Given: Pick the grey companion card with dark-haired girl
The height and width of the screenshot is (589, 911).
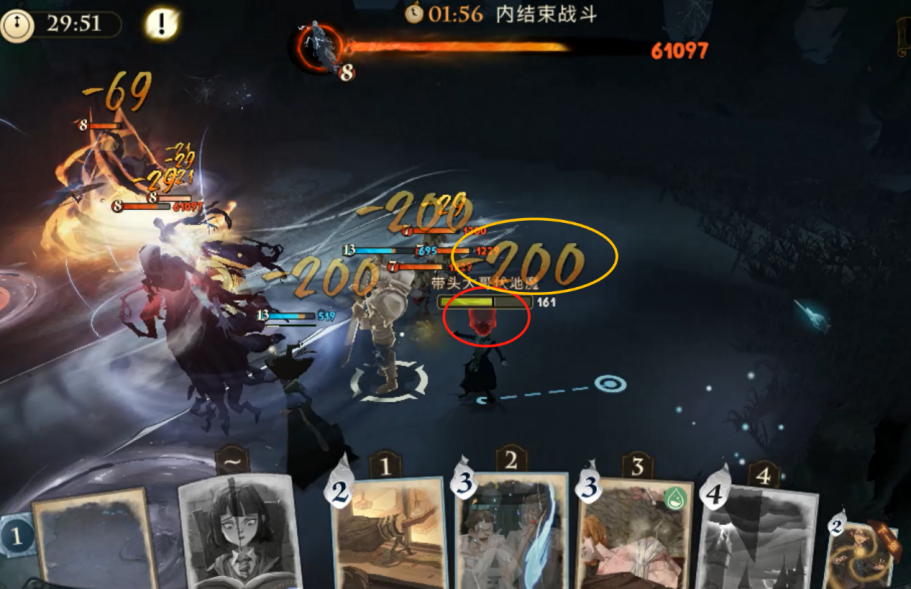Looking at the screenshot, I should coord(240,530).
